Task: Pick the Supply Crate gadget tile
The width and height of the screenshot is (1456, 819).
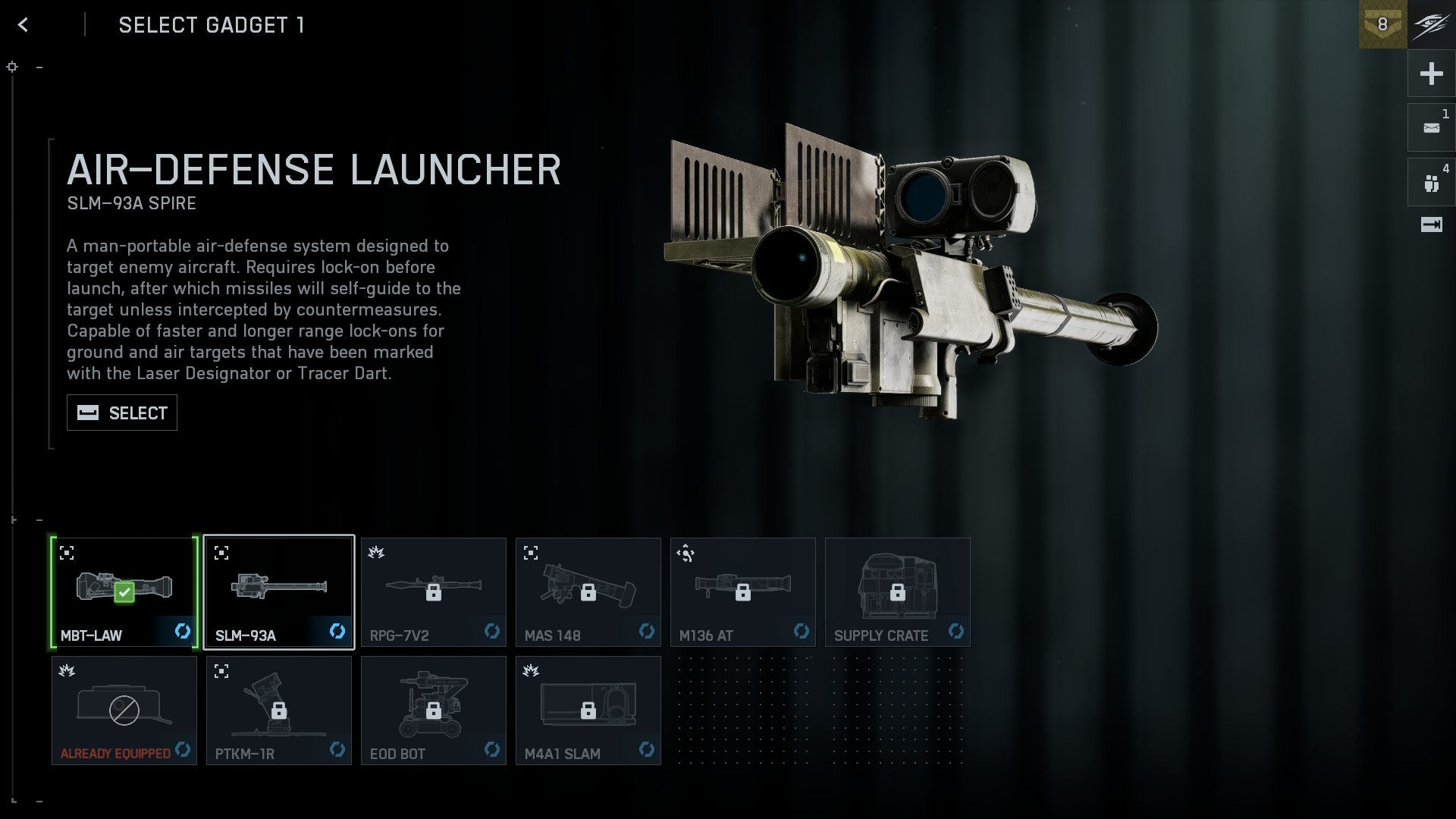Action: click(x=897, y=592)
